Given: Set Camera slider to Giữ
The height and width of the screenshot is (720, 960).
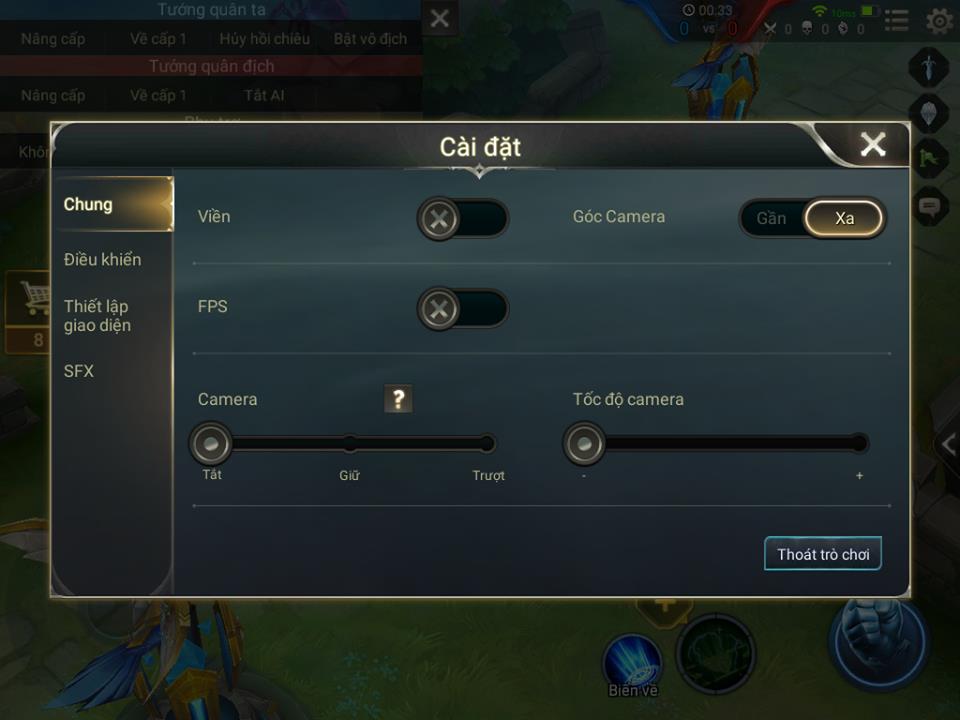Looking at the screenshot, I should click(349, 443).
